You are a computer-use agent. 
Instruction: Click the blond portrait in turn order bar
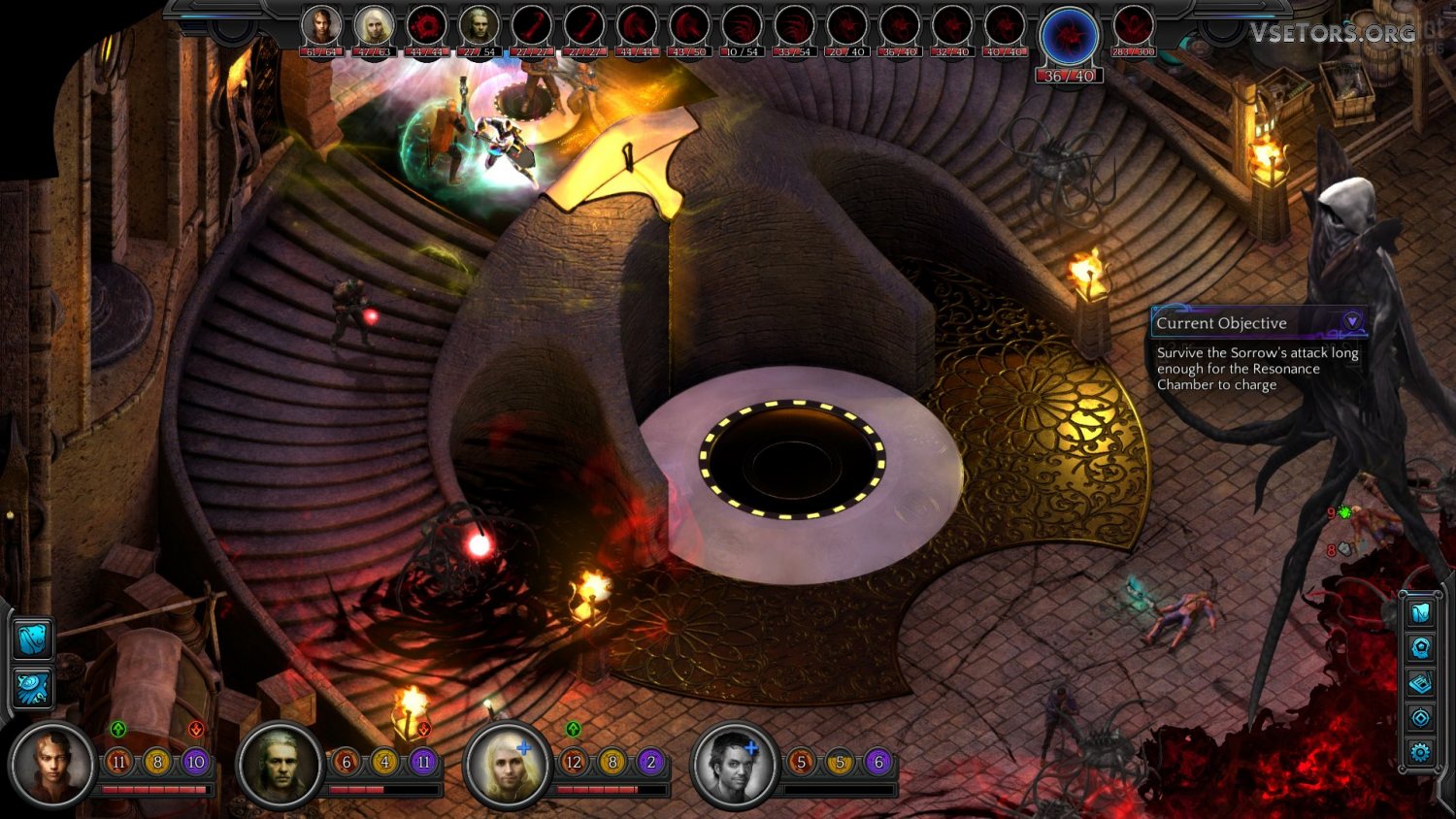(374, 26)
